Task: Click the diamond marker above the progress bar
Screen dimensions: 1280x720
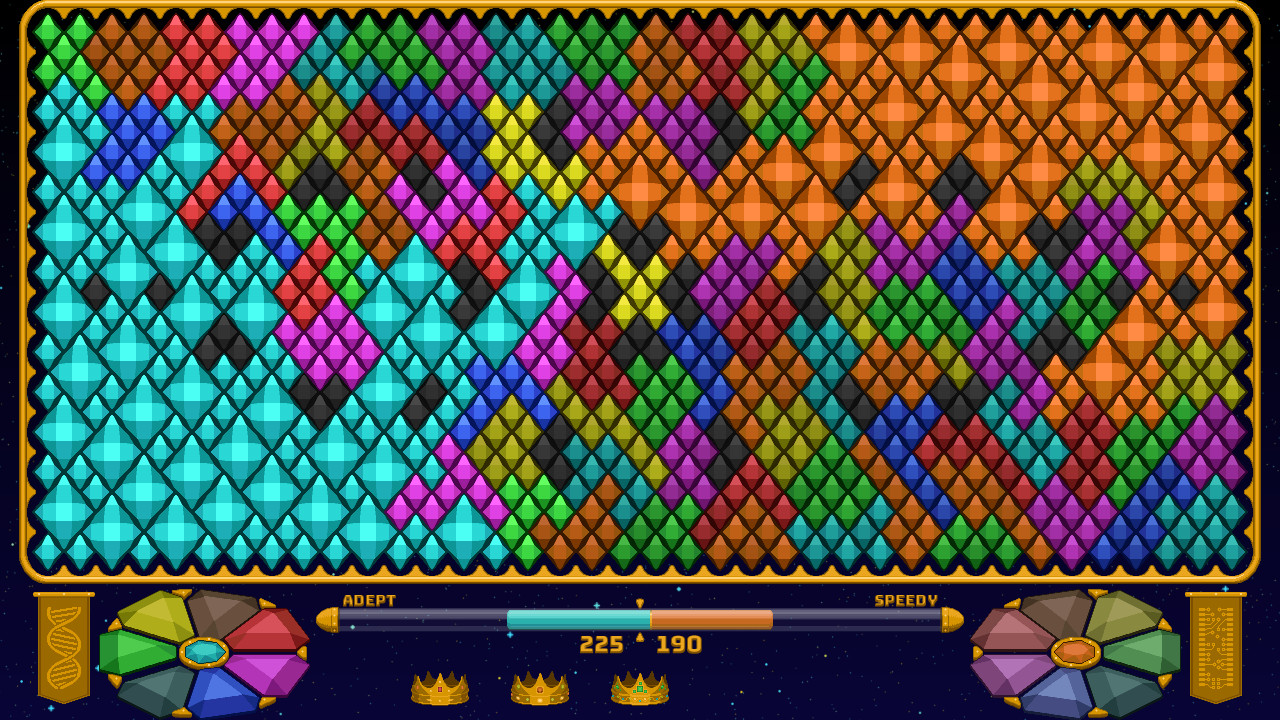Action: [x=638, y=604]
